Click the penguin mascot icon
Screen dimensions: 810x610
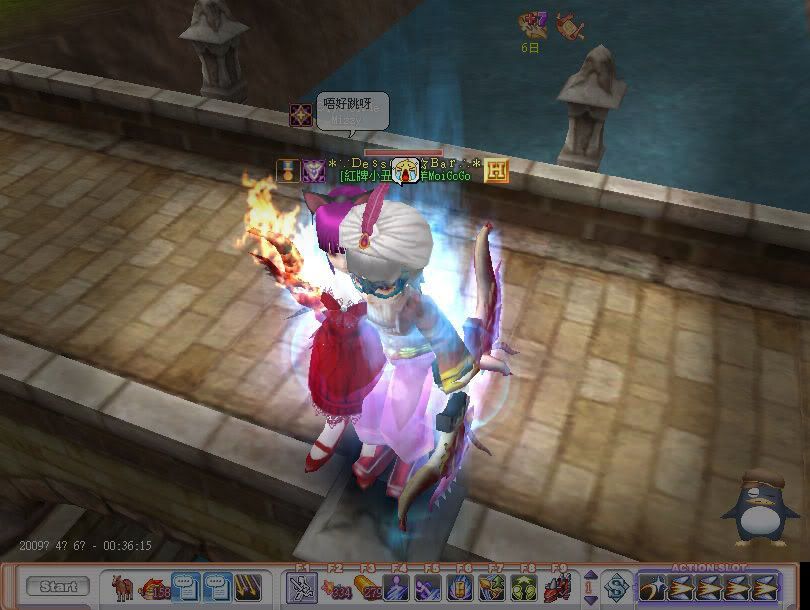(x=759, y=508)
